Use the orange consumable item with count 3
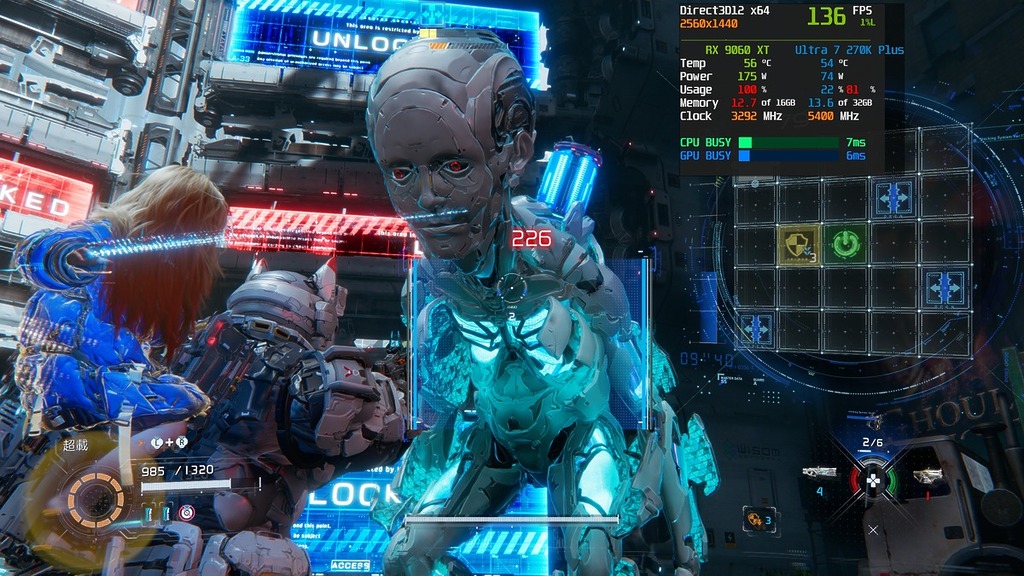The height and width of the screenshot is (576, 1024). tap(759, 519)
